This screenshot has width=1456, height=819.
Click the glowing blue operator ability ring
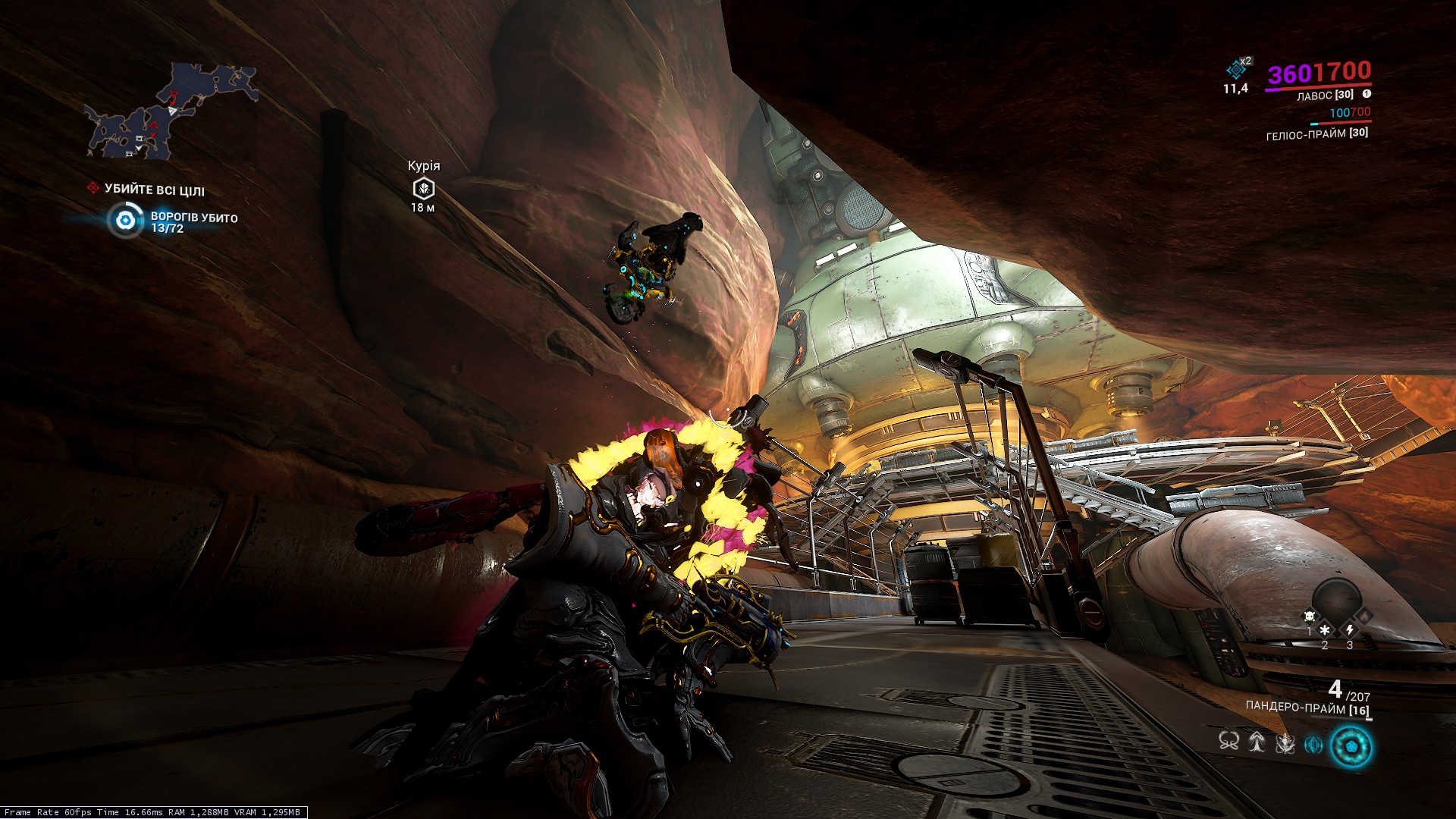click(x=1351, y=746)
